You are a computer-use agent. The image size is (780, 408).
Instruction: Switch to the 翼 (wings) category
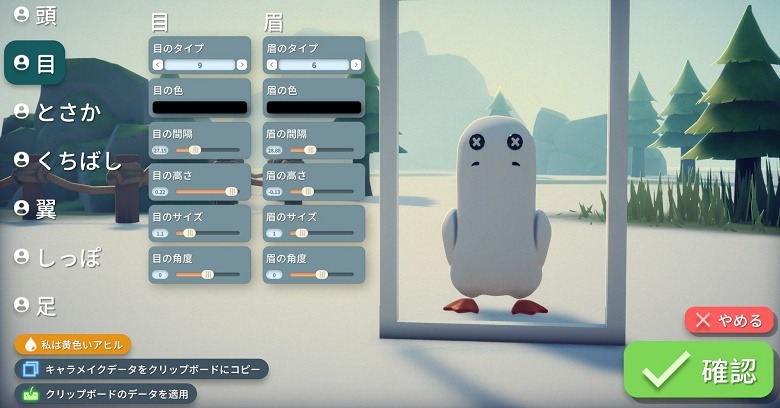[36, 208]
